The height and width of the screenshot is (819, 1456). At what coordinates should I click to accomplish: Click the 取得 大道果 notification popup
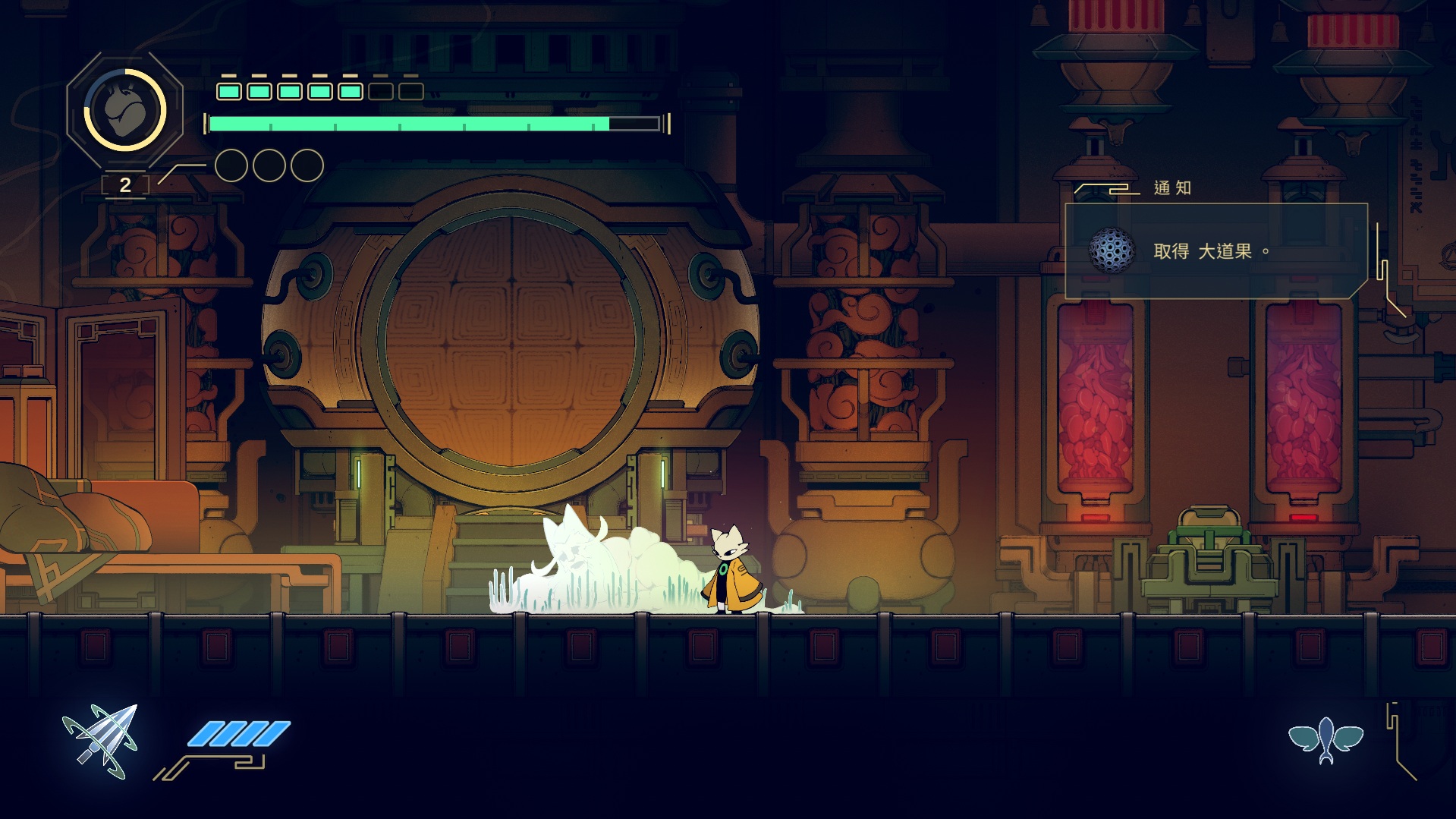click(x=1215, y=251)
